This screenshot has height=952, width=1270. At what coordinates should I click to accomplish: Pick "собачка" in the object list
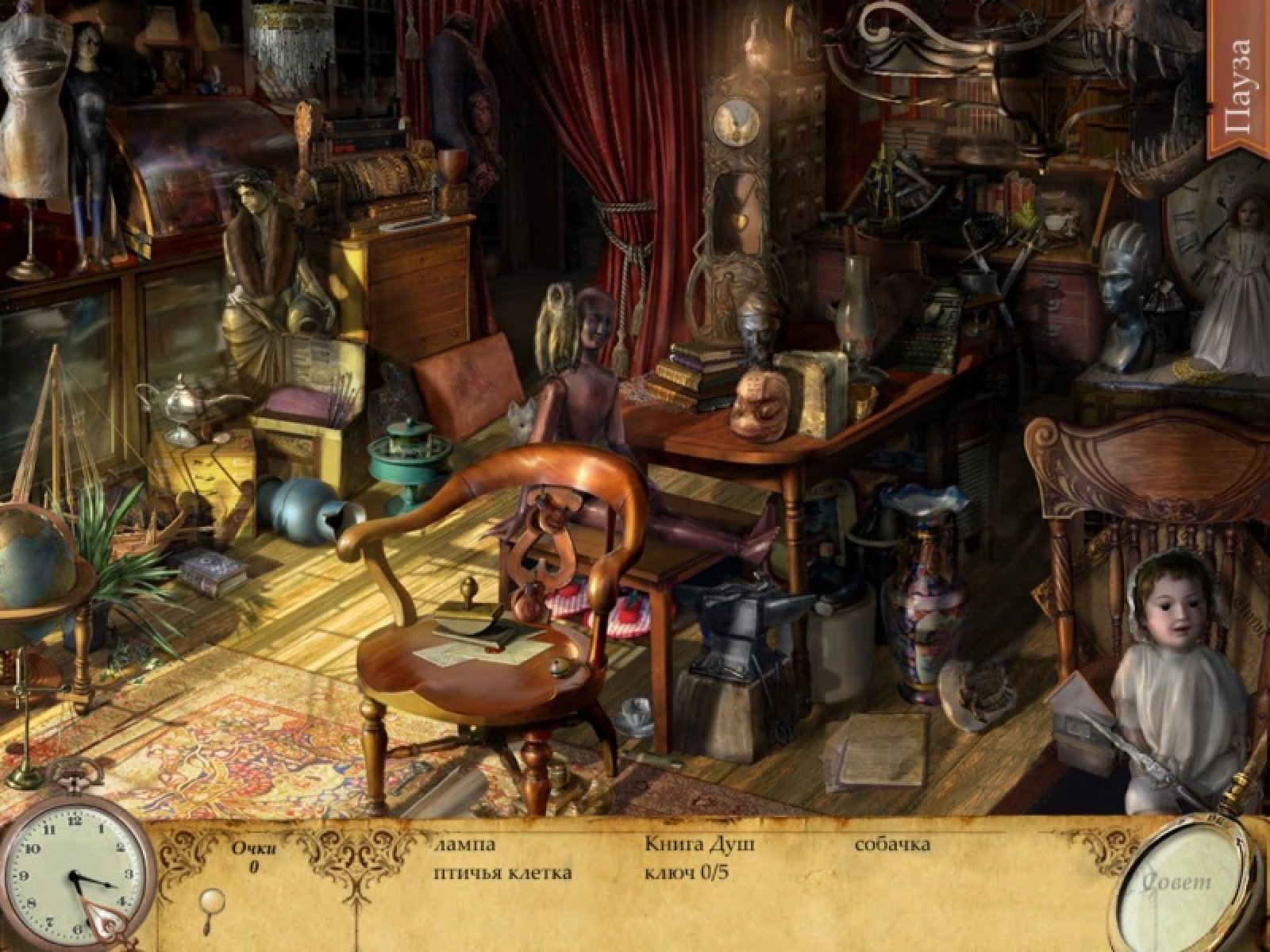coord(892,844)
